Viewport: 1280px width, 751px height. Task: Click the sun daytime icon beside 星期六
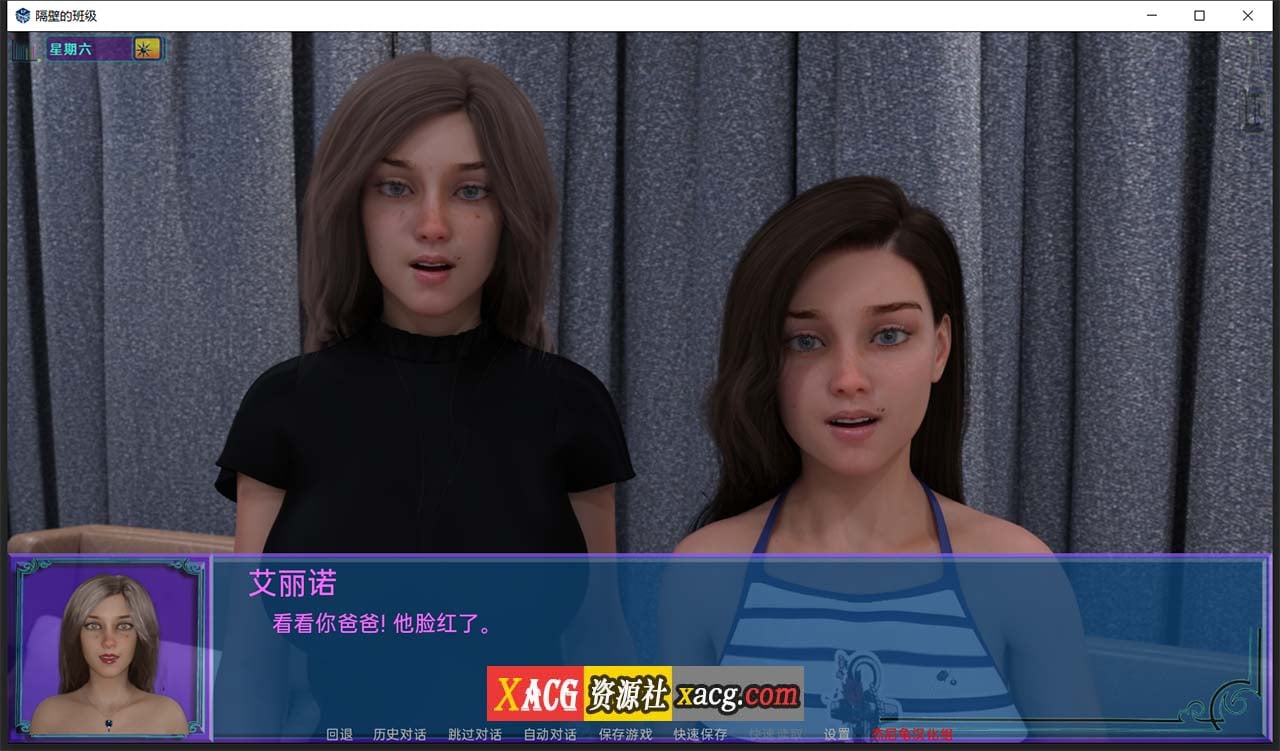(145, 47)
